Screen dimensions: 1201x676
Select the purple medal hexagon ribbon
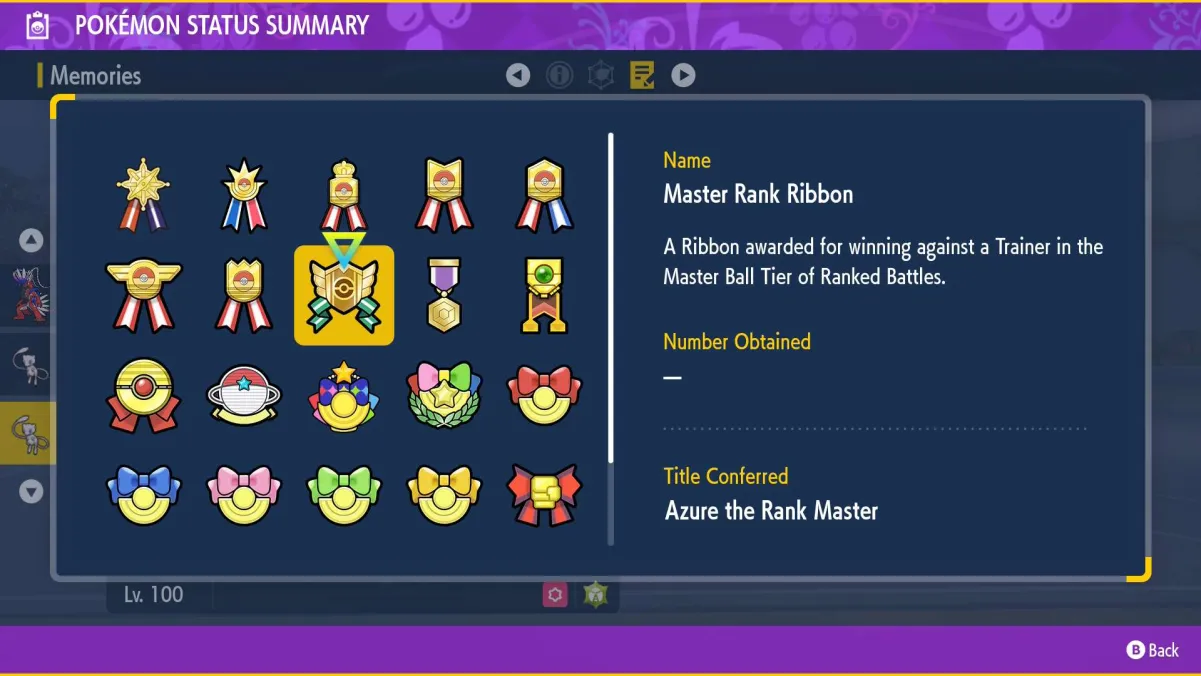[444, 296]
